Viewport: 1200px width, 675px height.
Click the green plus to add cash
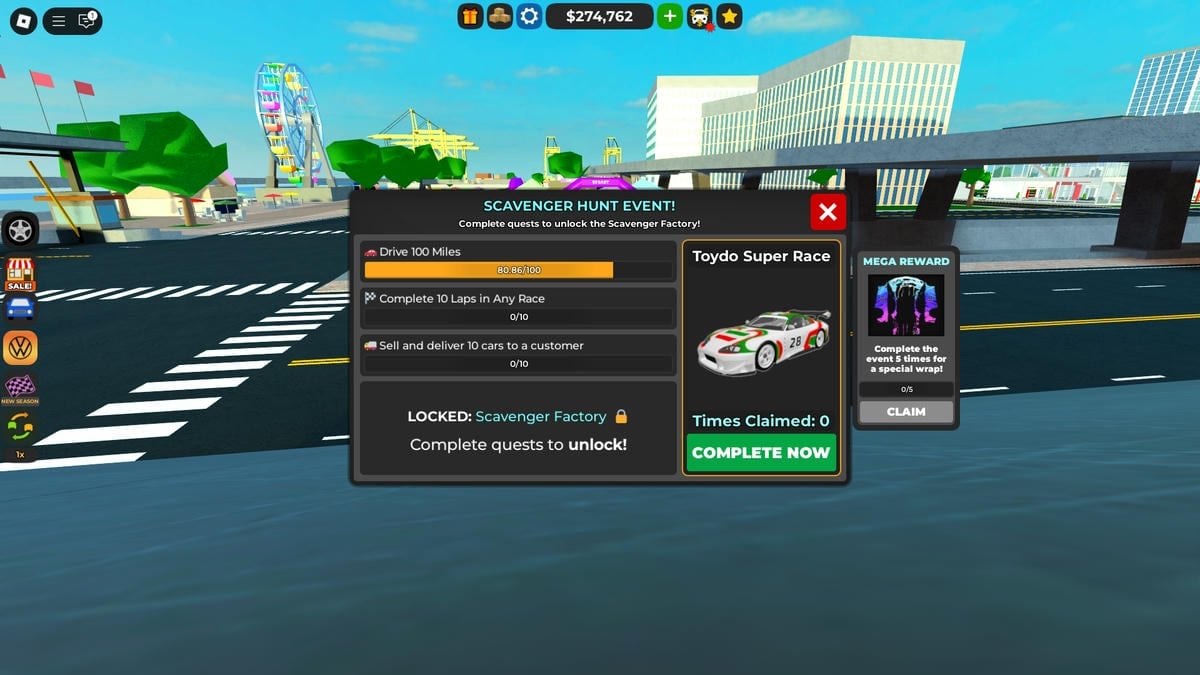pyautogui.click(x=670, y=16)
